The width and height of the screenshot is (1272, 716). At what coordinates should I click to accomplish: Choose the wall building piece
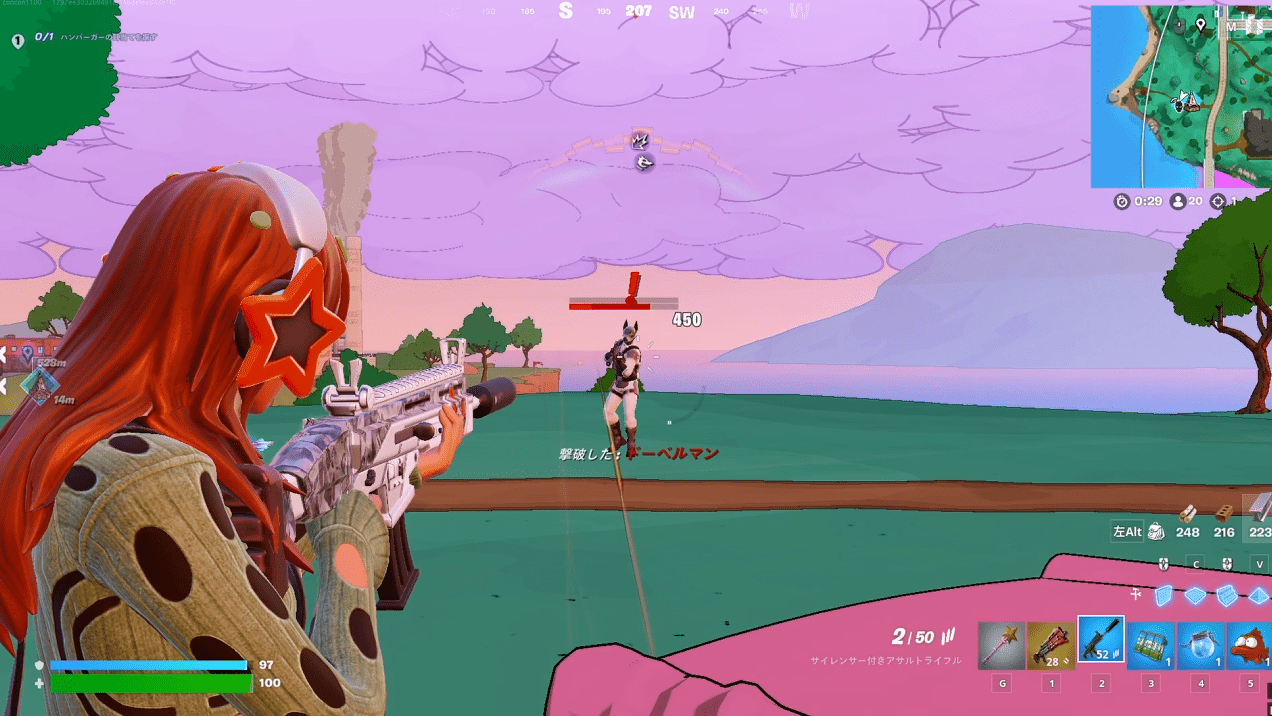(1163, 596)
